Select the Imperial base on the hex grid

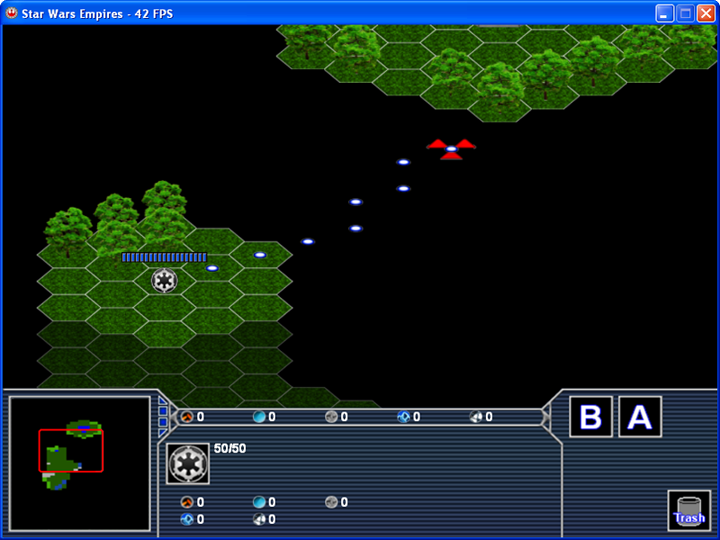pos(164,280)
